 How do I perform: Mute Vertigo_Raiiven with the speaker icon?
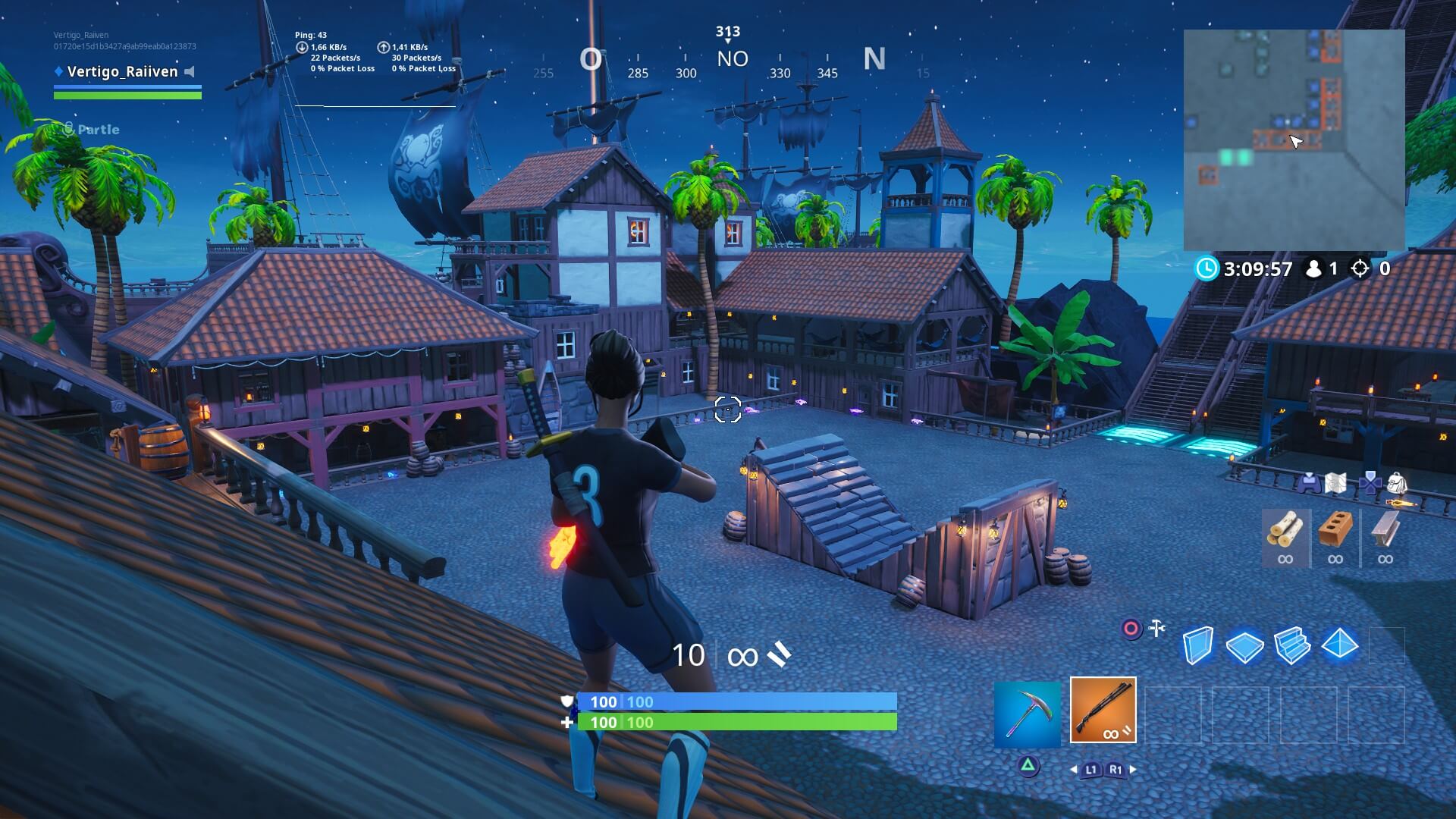(188, 72)
